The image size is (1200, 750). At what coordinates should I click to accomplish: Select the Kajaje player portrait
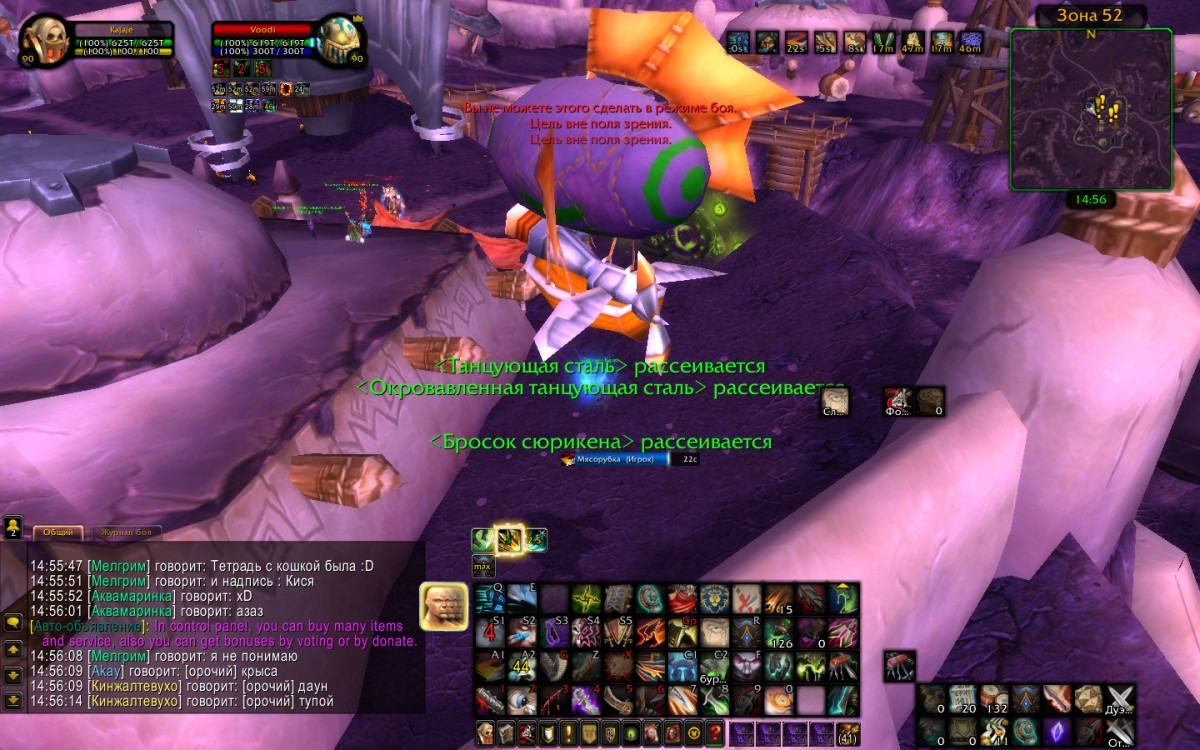[x=44, y=40]
